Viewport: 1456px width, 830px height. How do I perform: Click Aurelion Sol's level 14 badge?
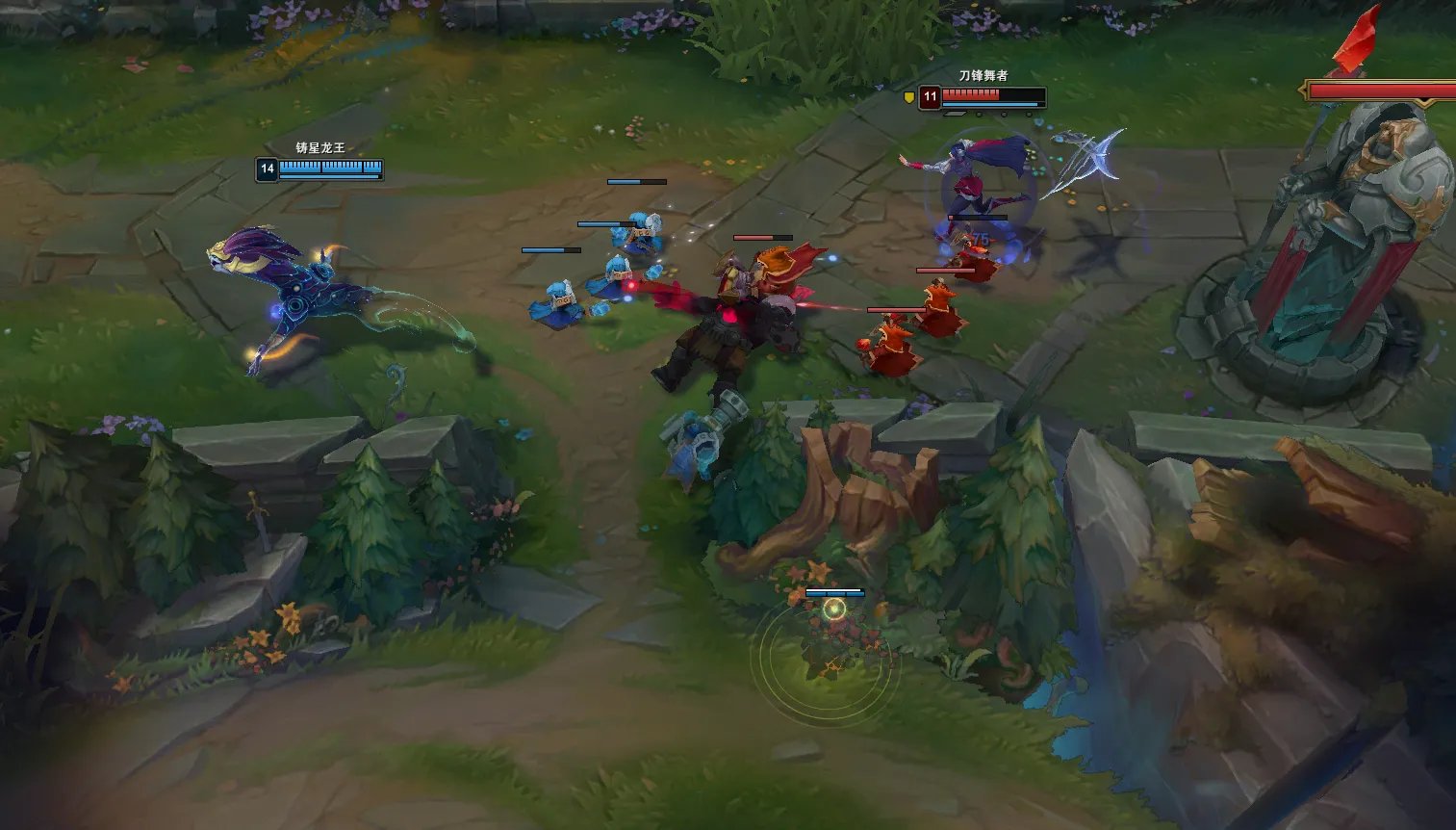[267, 169]
